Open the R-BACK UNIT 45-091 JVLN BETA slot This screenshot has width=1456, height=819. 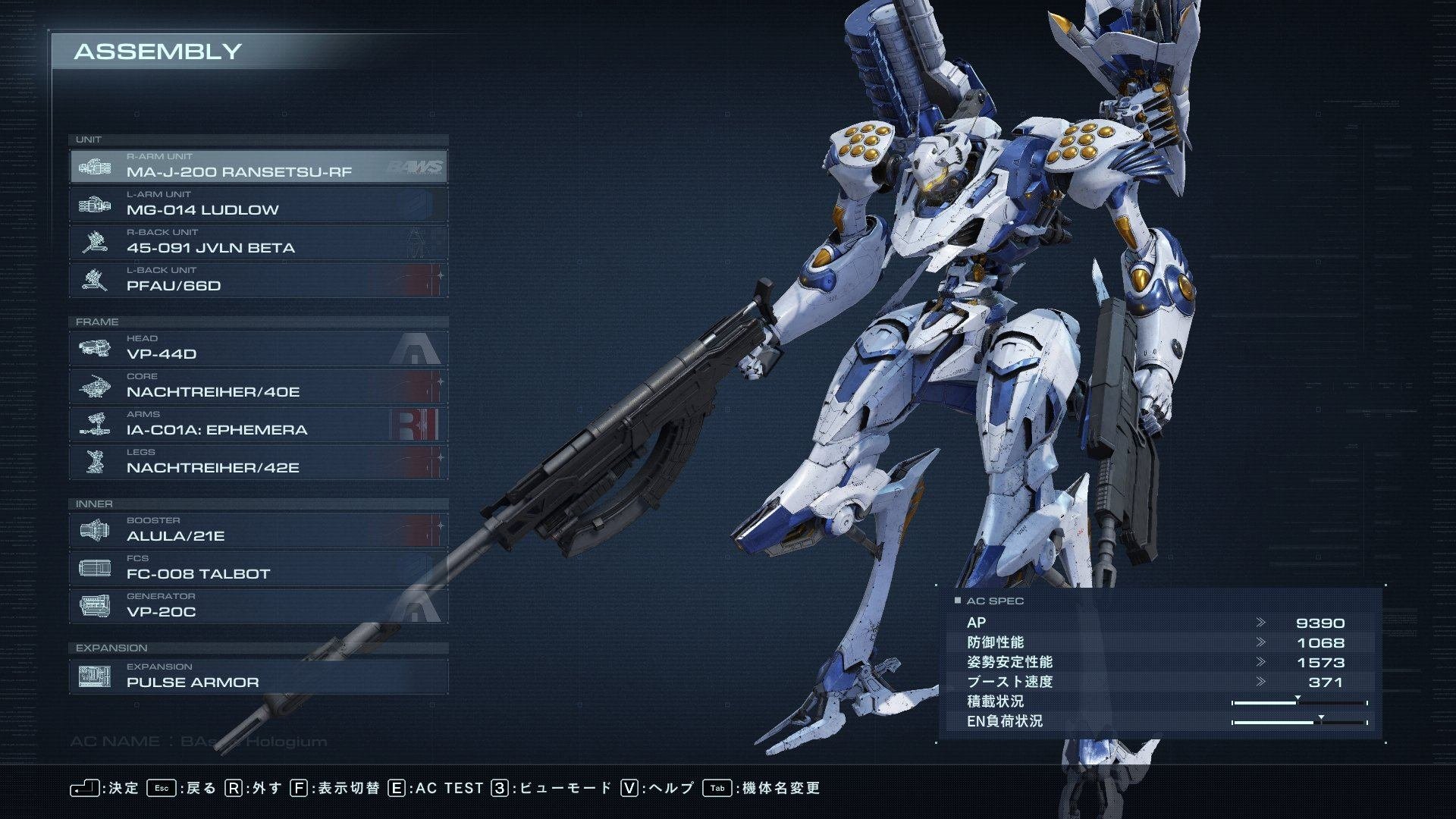[258, 242]
